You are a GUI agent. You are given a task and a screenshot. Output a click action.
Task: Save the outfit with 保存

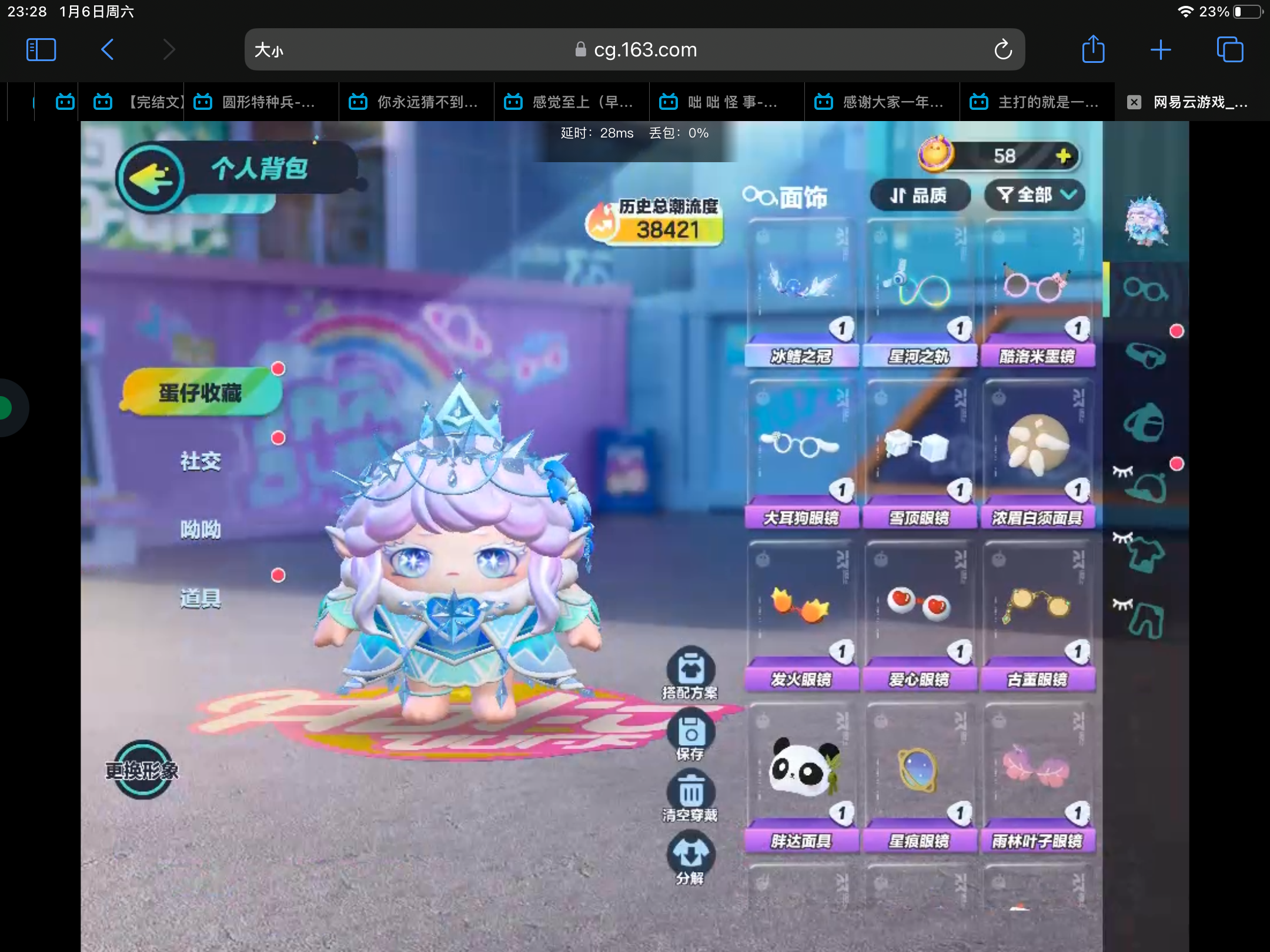click(690, 736)
